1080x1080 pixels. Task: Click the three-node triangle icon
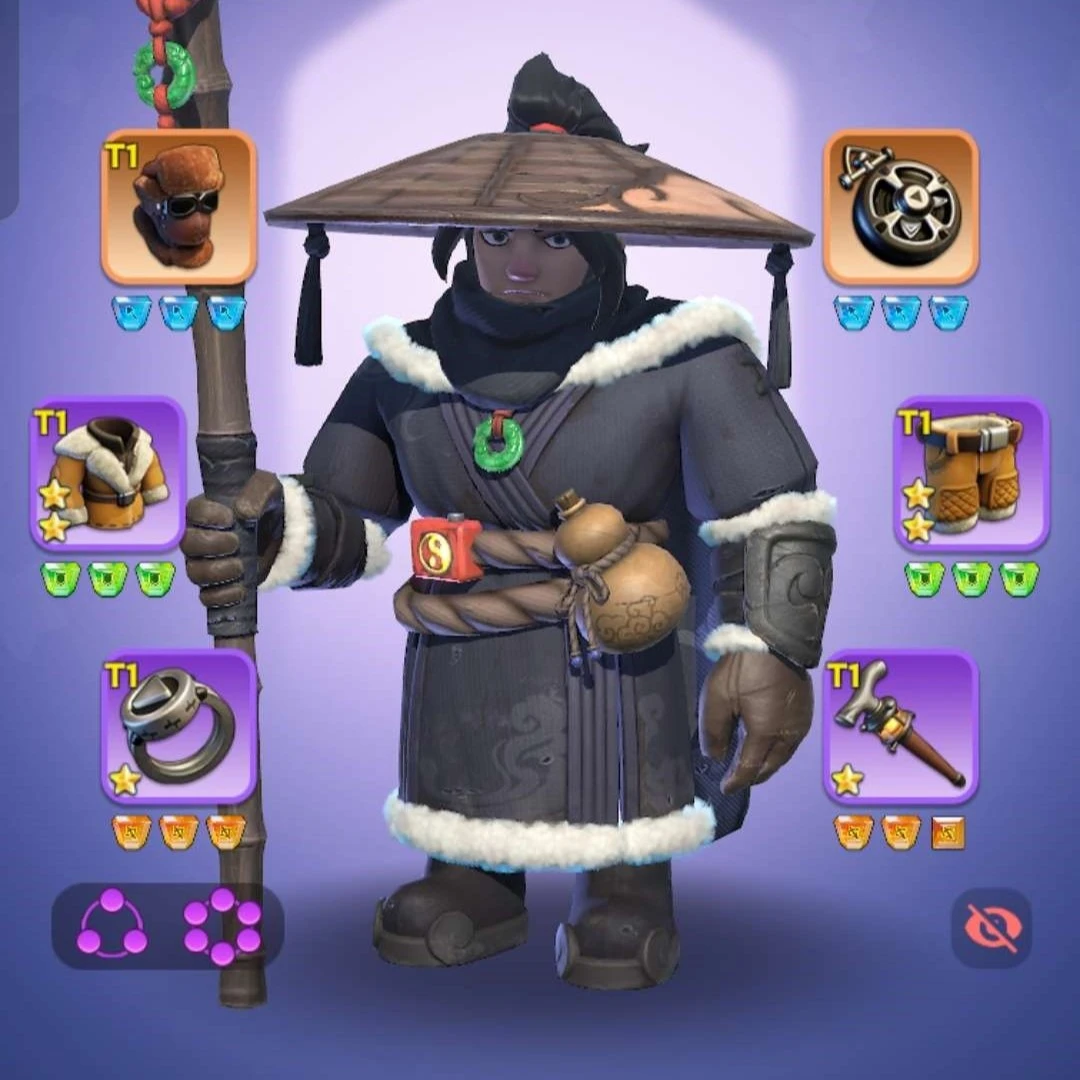click(x=112, y=924)
